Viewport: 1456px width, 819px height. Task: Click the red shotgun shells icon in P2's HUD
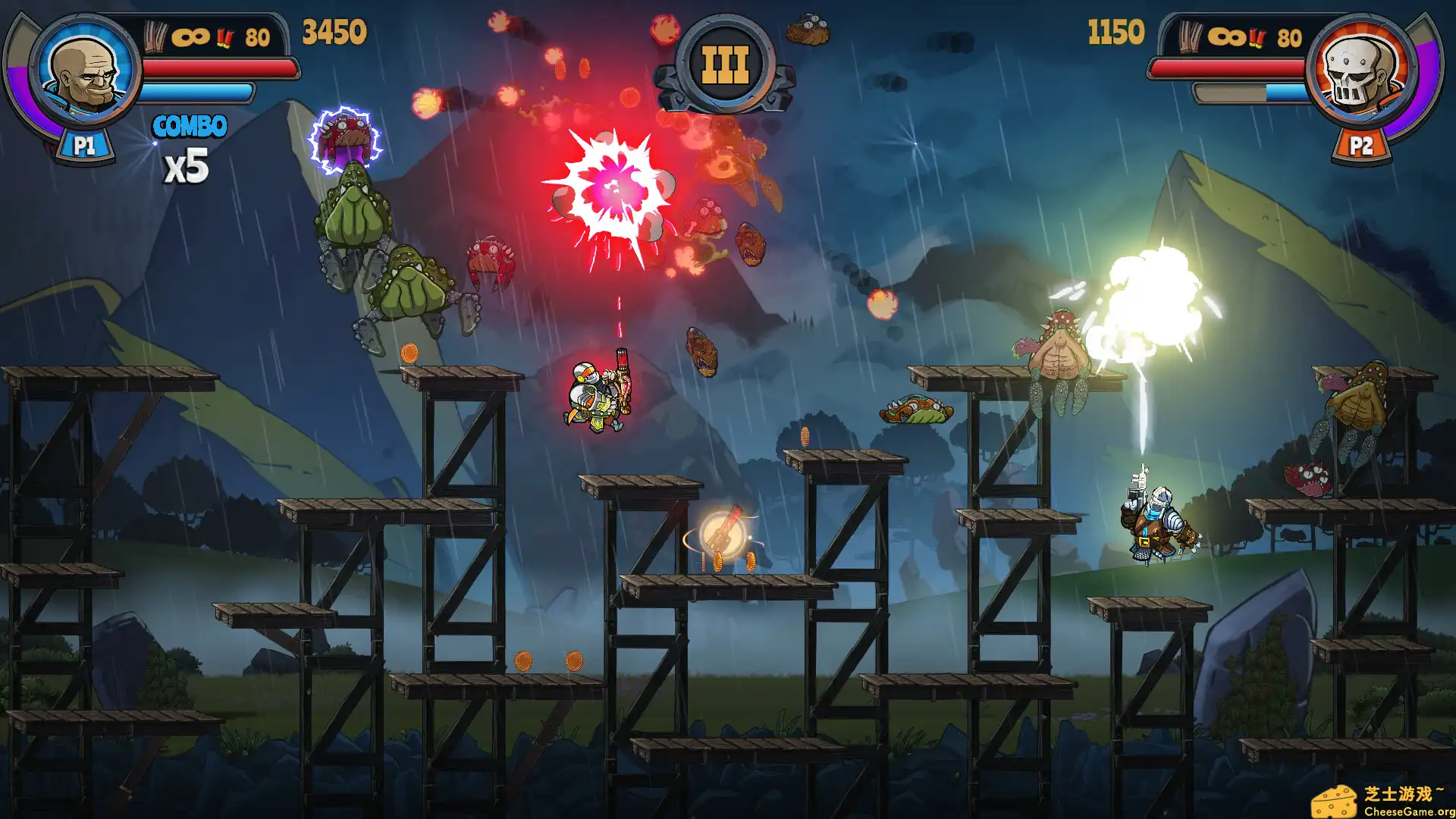pyautogui.click(x=1257, y=37)
